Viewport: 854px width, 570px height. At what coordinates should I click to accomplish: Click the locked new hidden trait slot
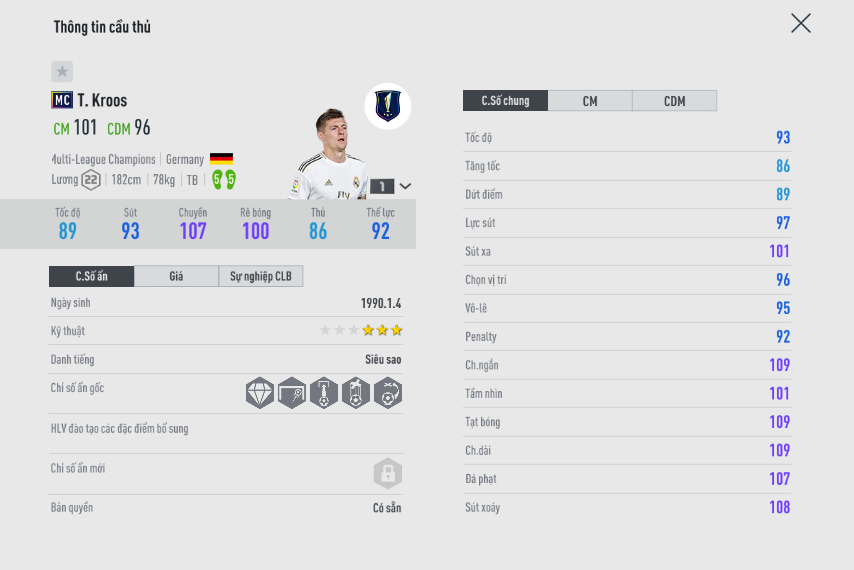pyautogui.click(x=387, y=473)
